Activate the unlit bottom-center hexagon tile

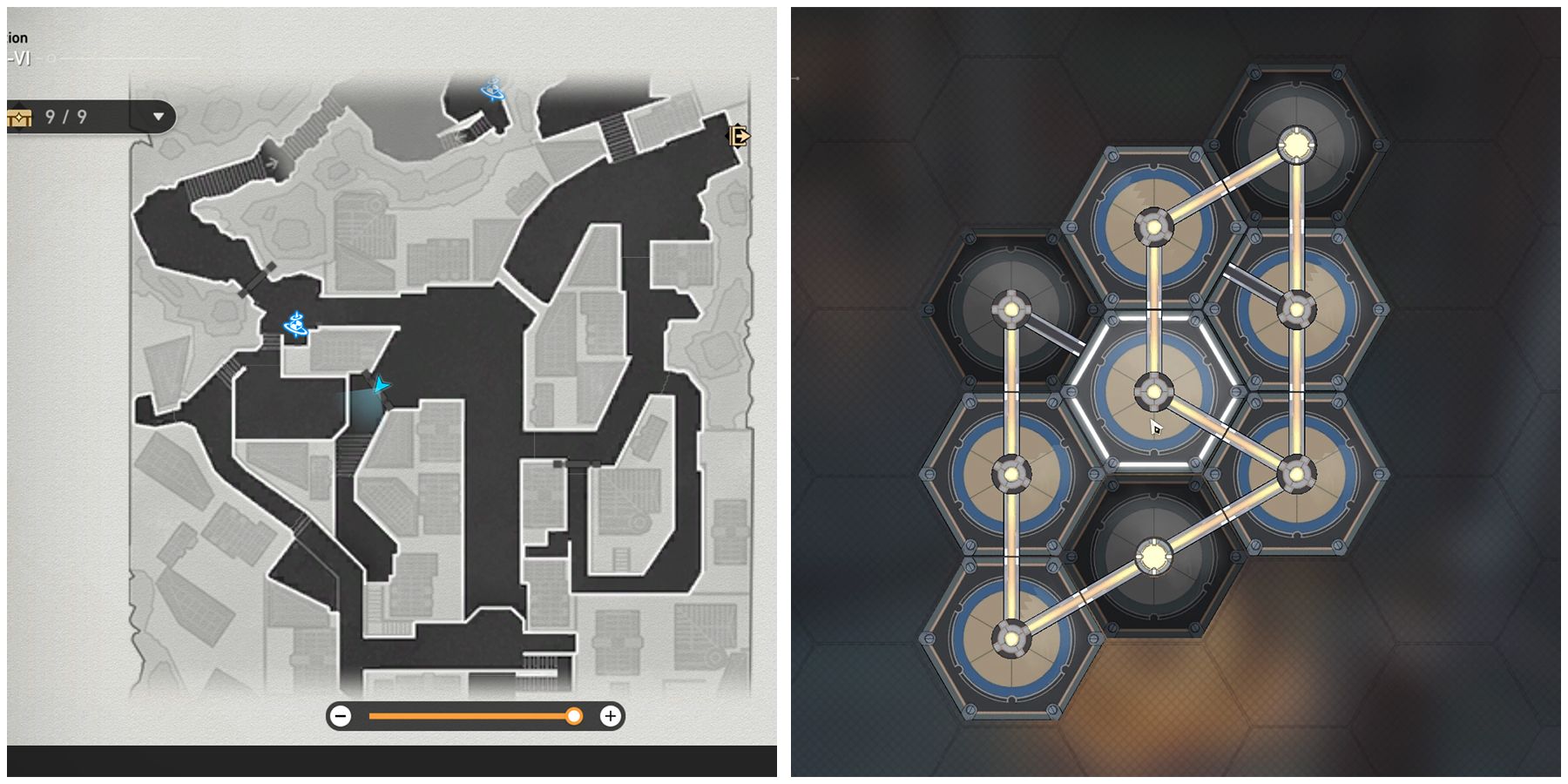coord(1154,555)
